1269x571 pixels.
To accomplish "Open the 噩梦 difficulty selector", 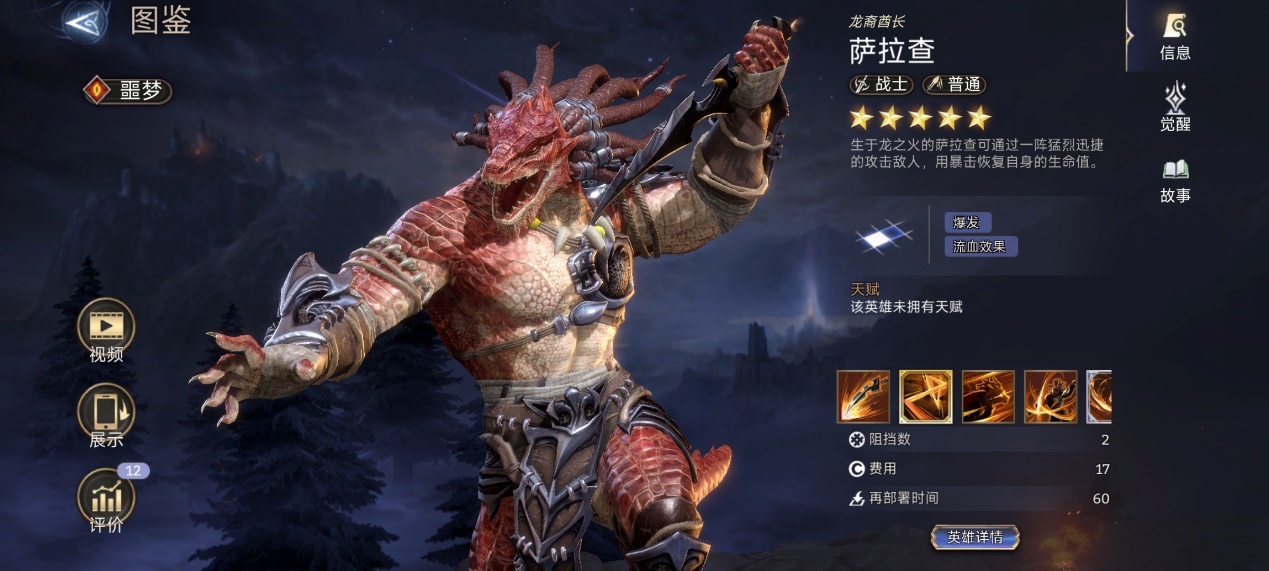I will pos(128,91).
